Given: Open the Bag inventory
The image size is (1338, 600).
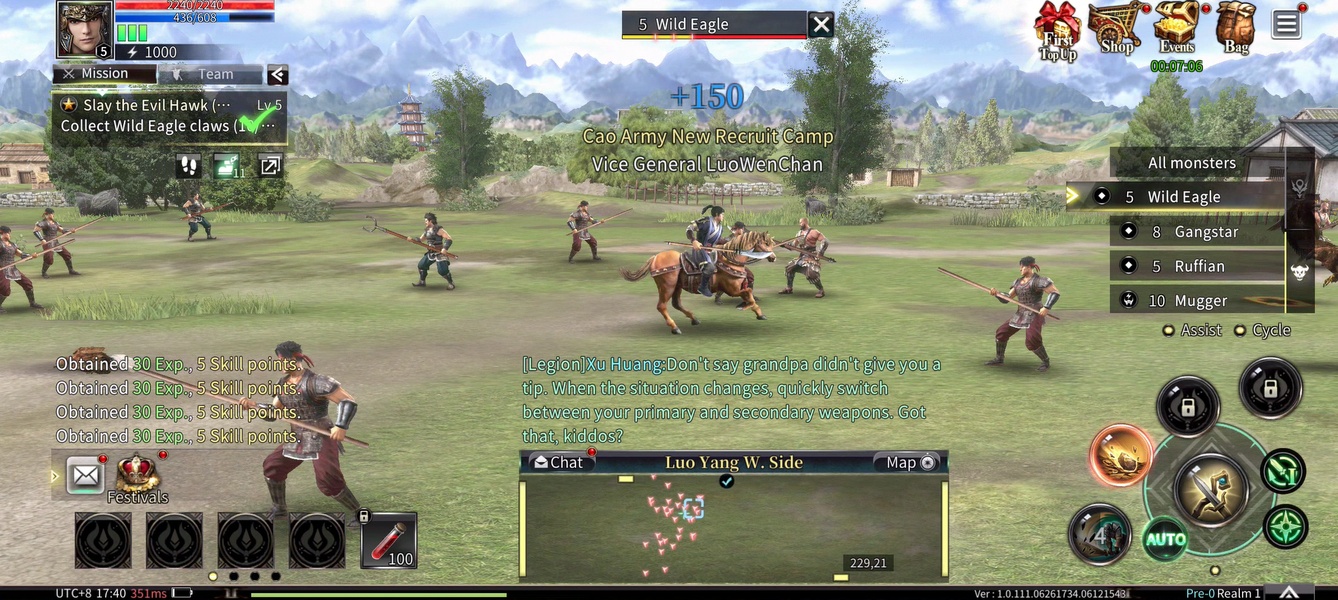Looking at the screenshot, I should [x=1236, y=28].
